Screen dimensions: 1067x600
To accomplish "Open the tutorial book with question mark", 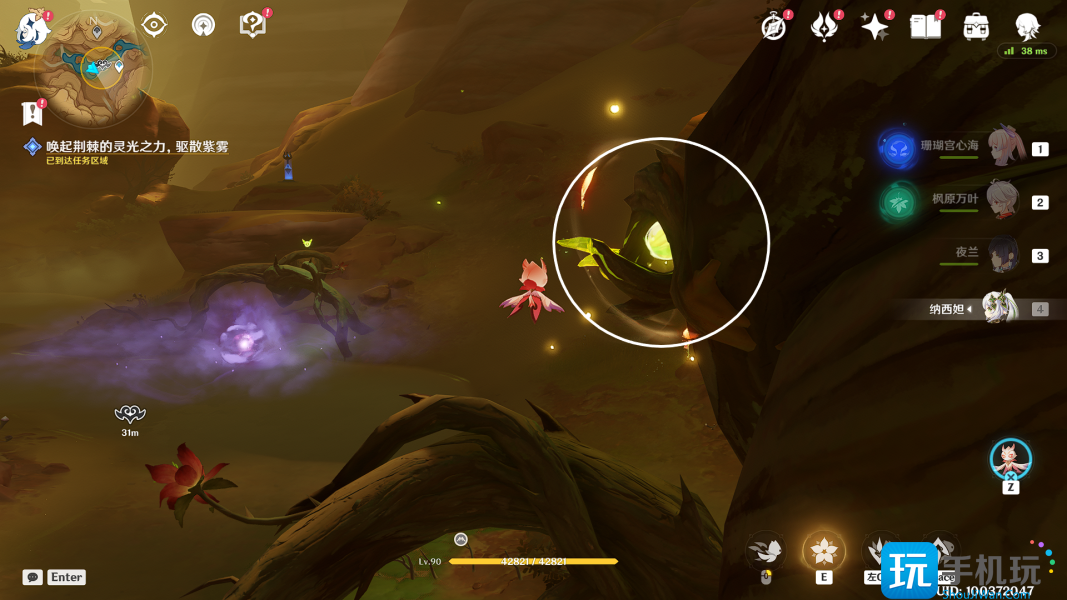I will pyautogui.click(x=253, y=25).
